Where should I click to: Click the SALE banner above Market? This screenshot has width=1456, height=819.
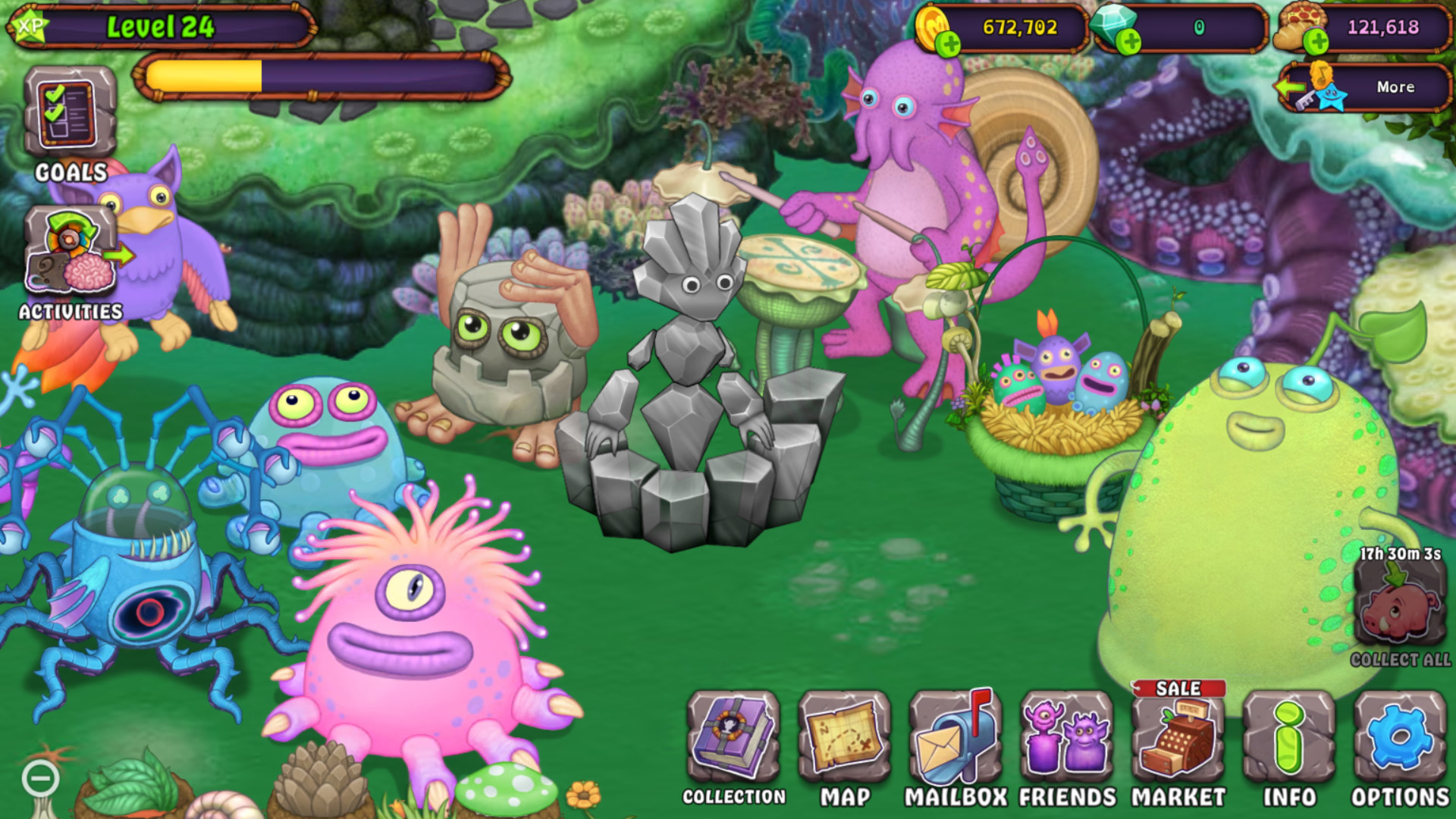click(x=1178, y=690)
